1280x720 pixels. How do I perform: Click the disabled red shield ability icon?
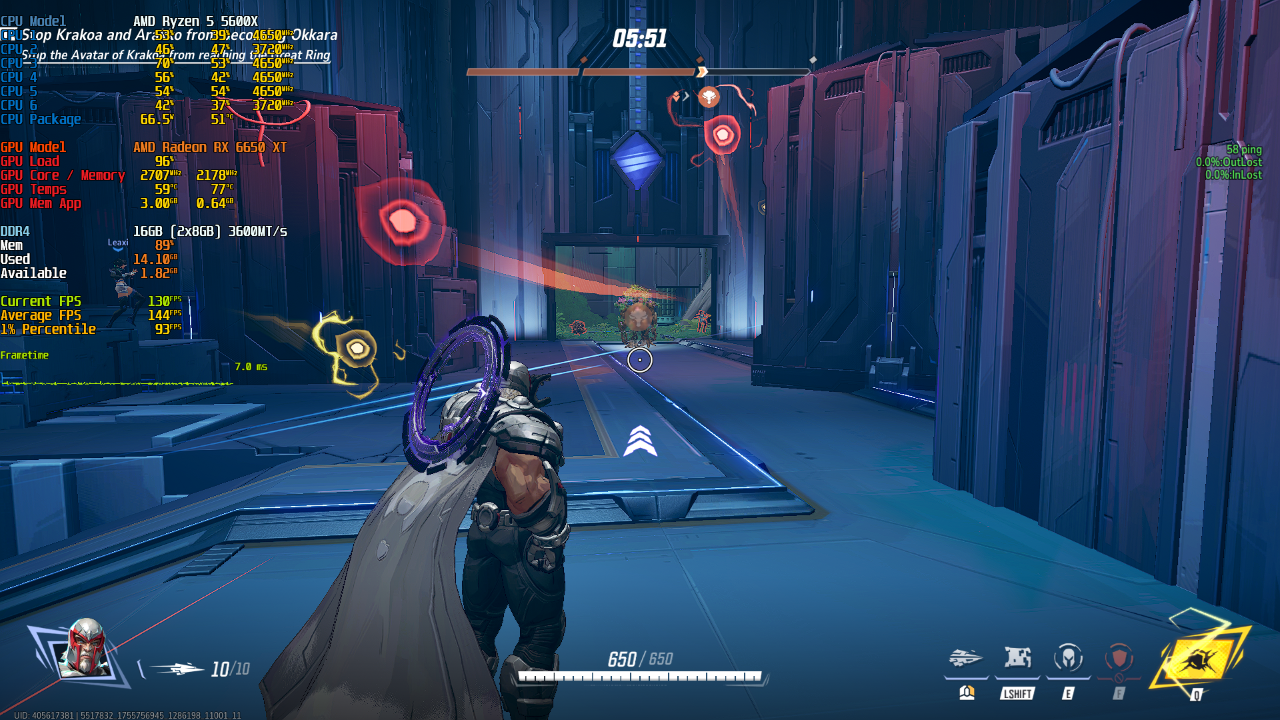point(1119,658)
